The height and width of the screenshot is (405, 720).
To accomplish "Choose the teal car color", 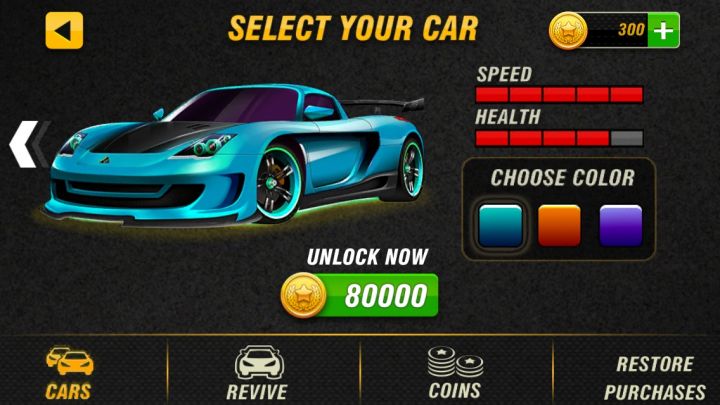I will (500, 225).
